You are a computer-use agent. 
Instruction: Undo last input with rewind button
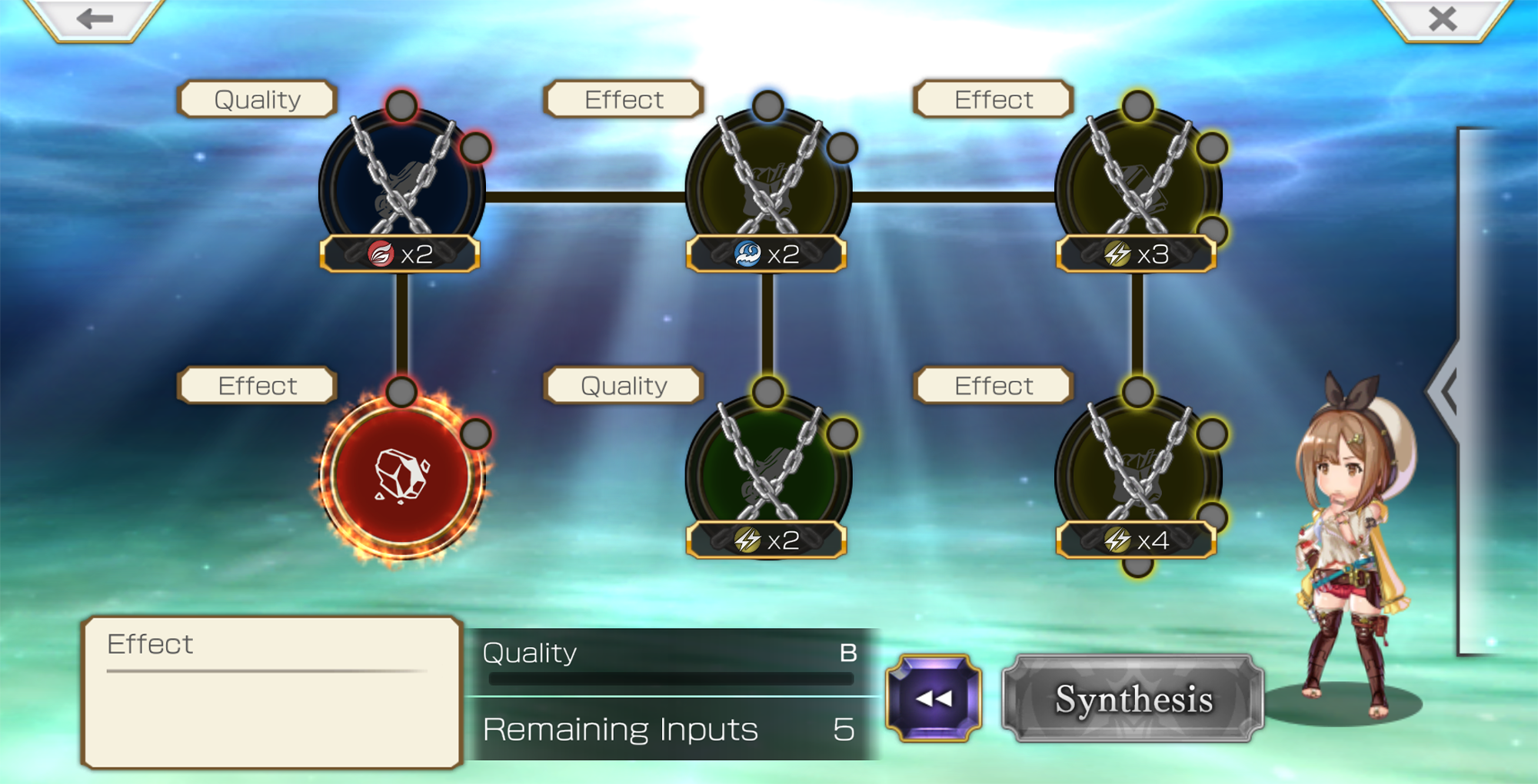[934, 698]
